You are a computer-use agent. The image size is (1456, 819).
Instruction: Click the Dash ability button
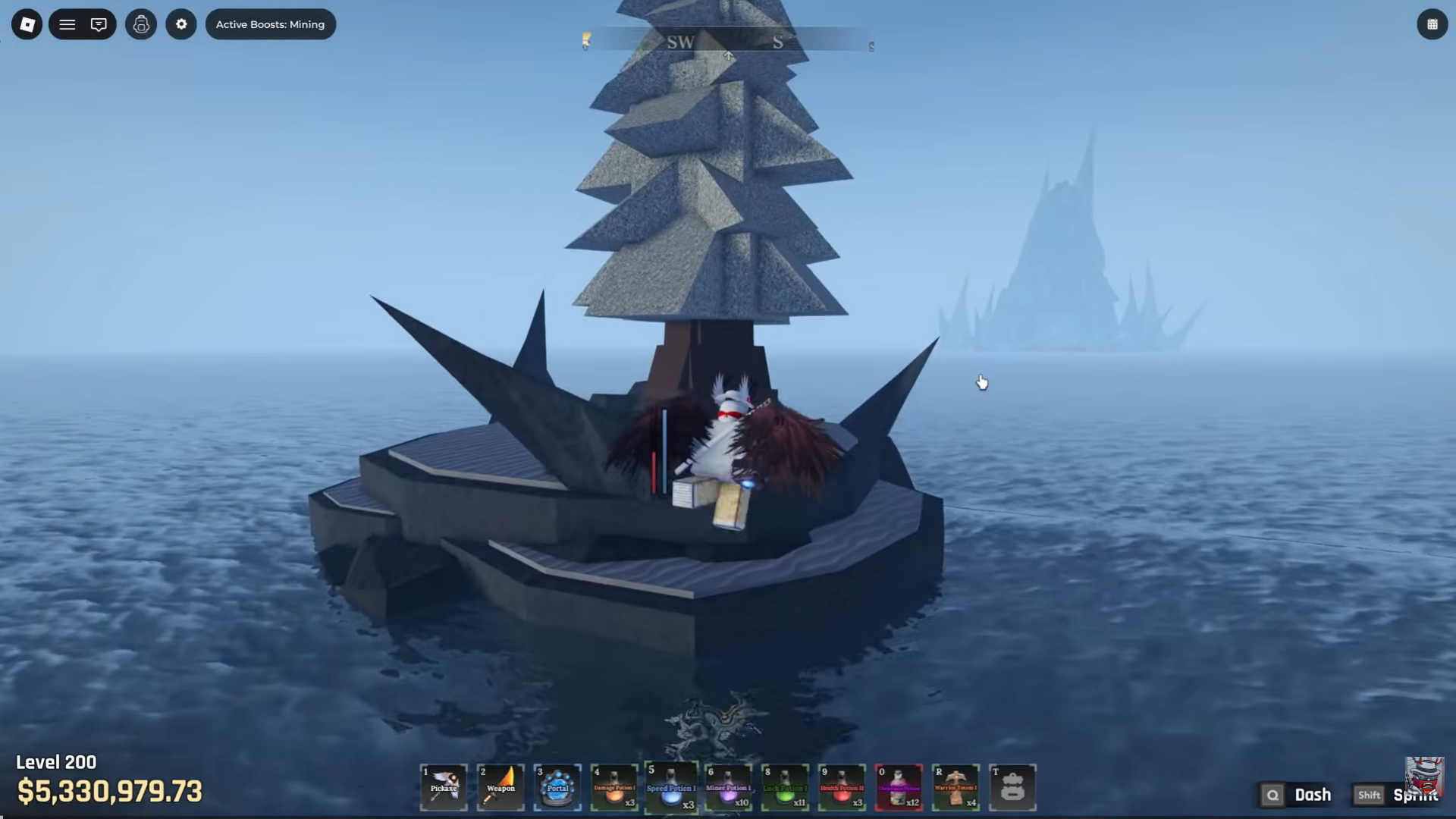click(1298, 795)
